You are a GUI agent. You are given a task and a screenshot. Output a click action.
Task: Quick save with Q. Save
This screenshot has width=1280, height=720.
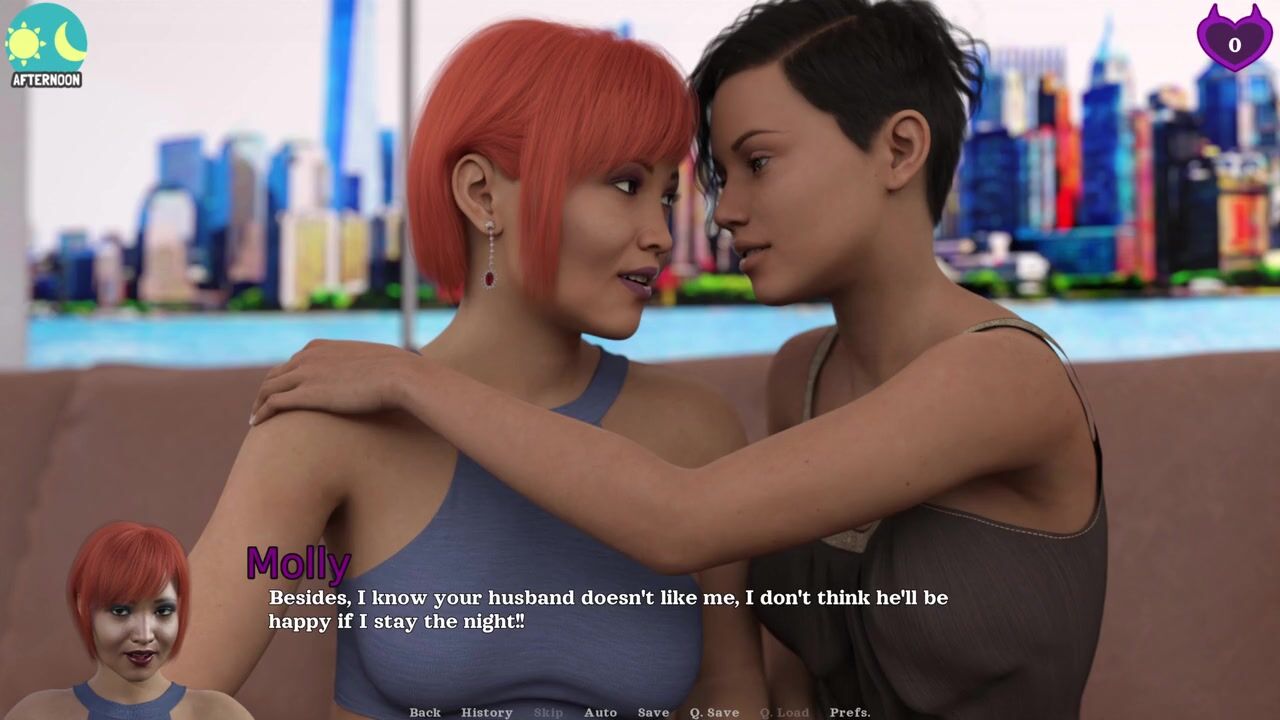point(714,712)
